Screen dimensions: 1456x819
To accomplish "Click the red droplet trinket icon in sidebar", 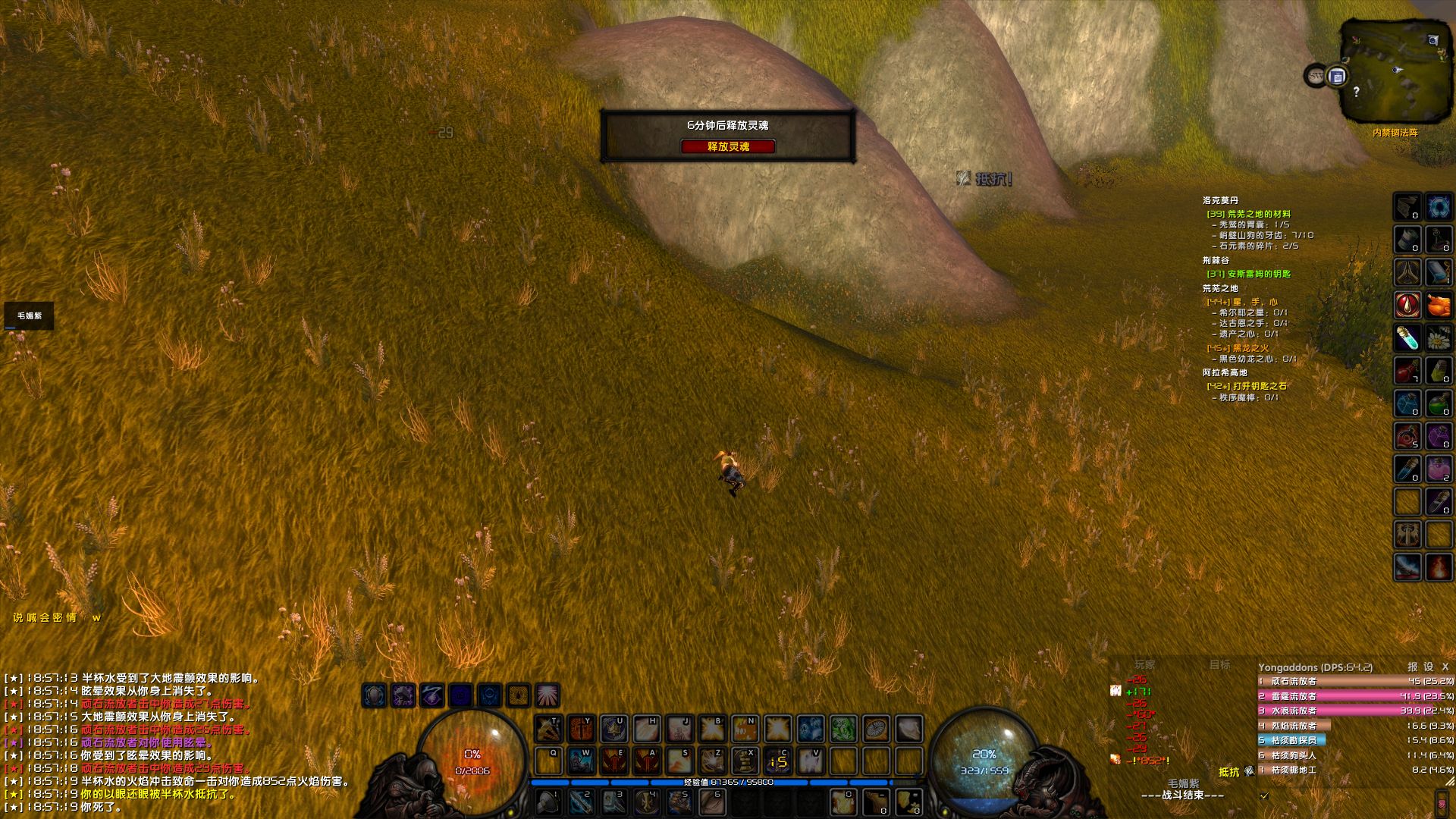I will point(1410,303).
